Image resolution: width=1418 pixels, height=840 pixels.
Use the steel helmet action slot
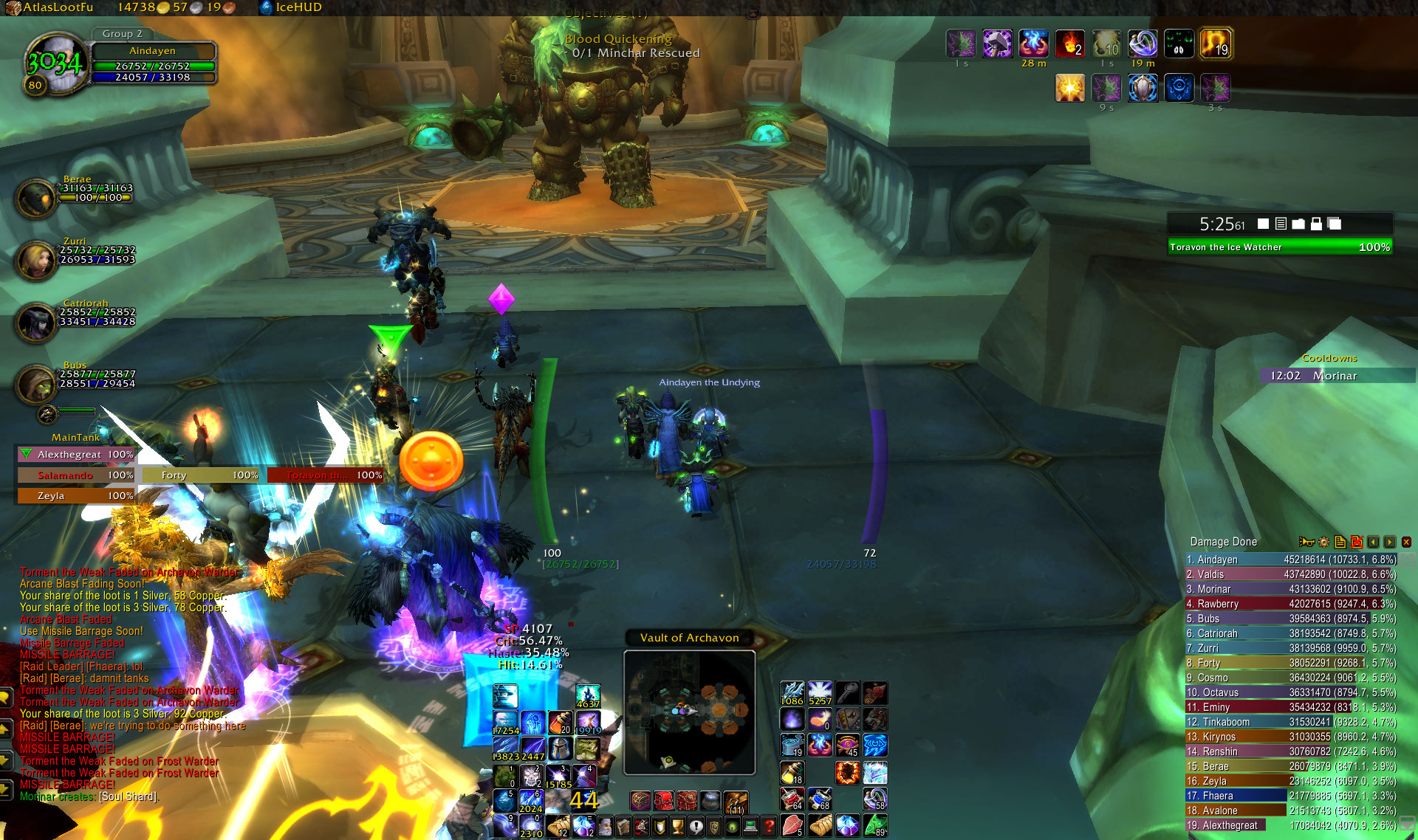point(560,748)
